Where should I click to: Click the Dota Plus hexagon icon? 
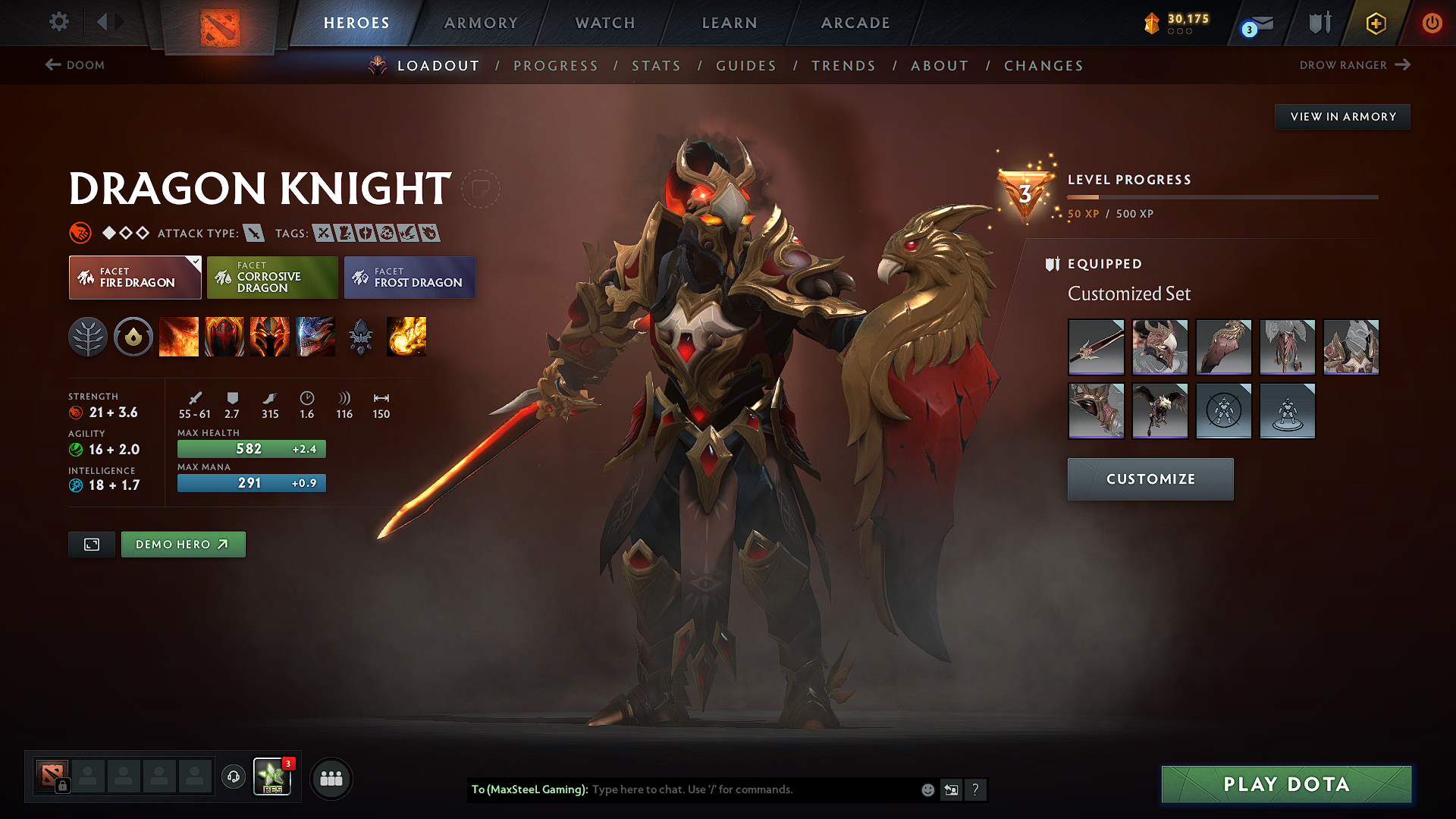tap(1375, 23)
